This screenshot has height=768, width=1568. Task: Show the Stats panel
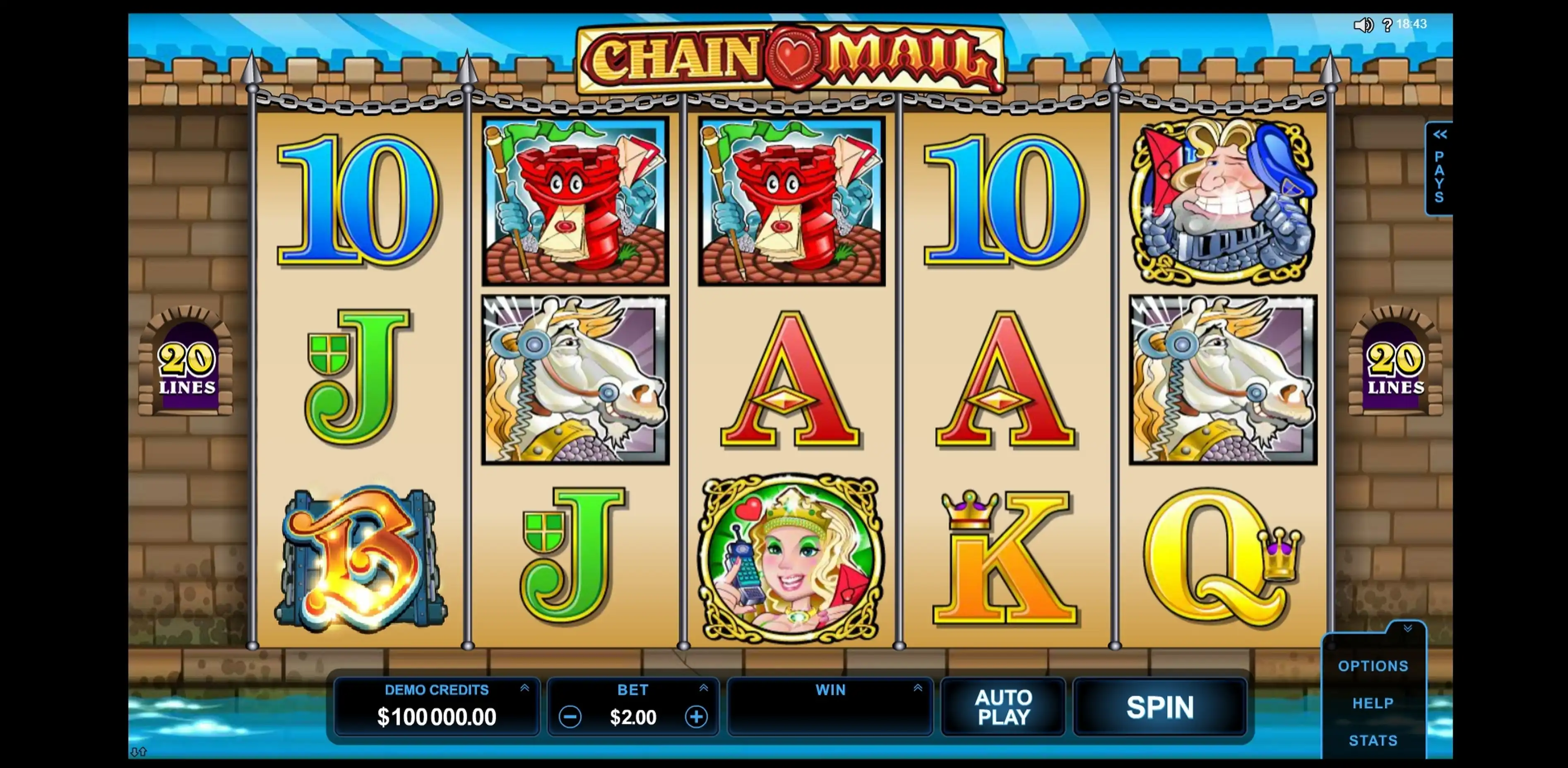click(1373, 741)
